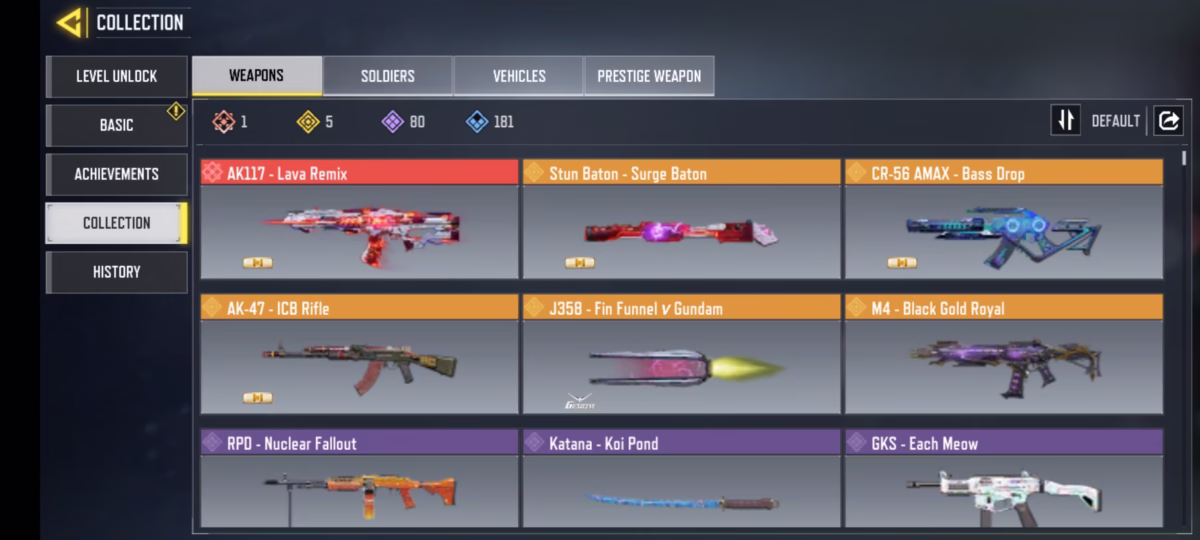The image size is (1200, 540).
Task: Open the History section
Action: click(116, 272)
